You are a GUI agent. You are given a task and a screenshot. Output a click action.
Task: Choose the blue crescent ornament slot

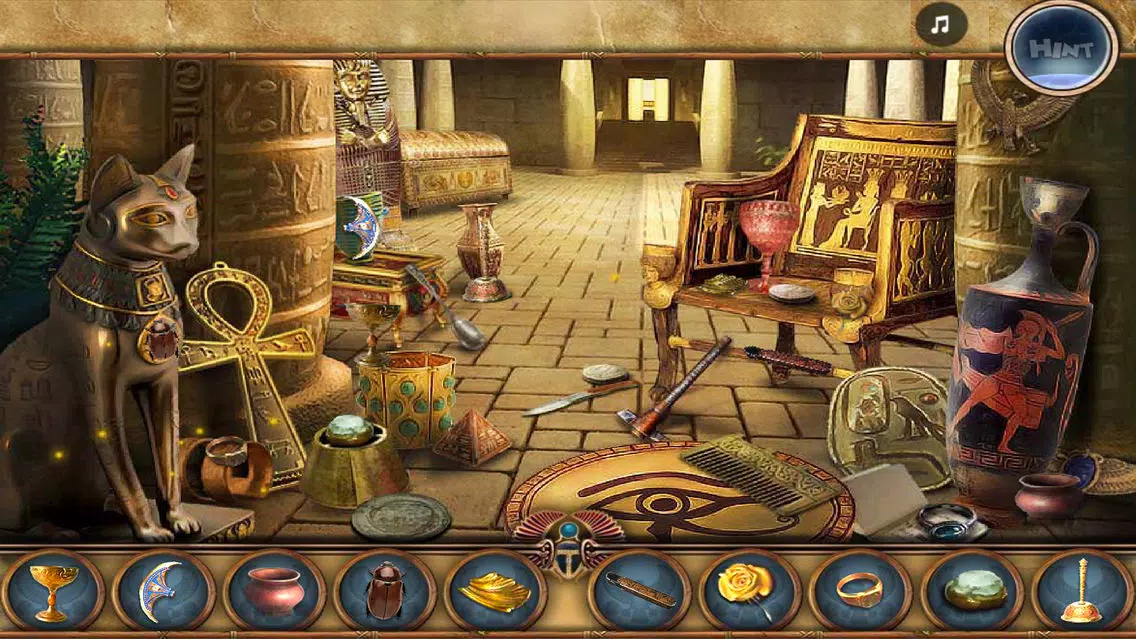click(x=162, y=591)
